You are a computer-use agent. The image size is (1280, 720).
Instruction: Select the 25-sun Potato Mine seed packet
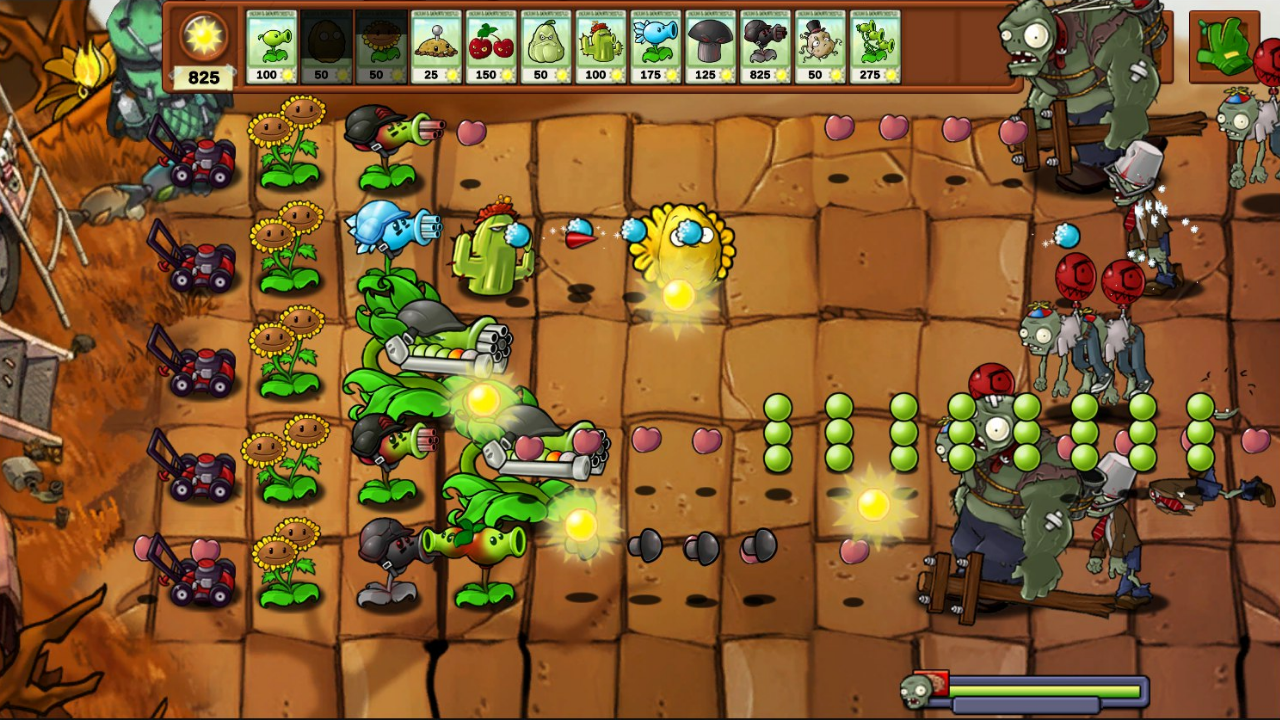coord(437,45)
